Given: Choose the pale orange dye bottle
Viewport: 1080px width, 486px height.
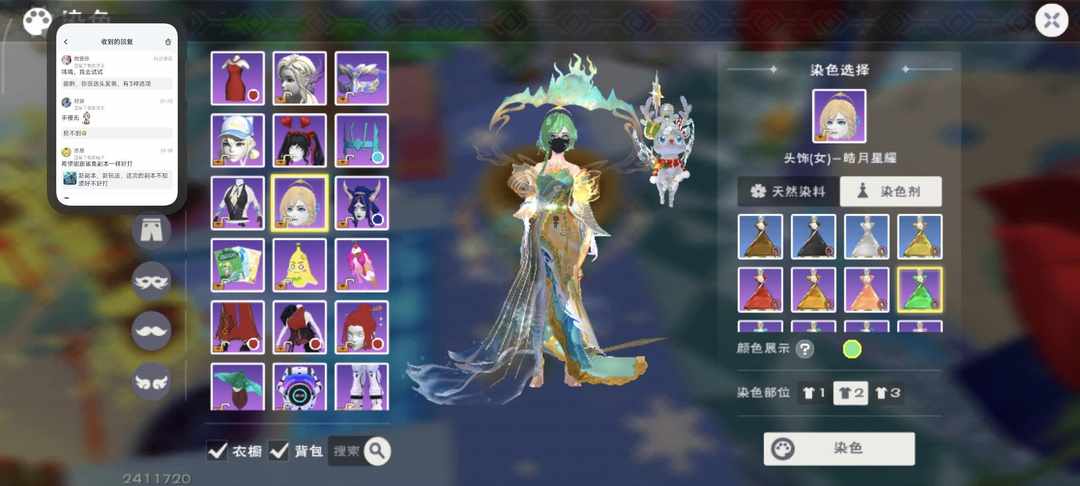Looking at the screenshot, I should pyautogui.click(x=866, y=290).
